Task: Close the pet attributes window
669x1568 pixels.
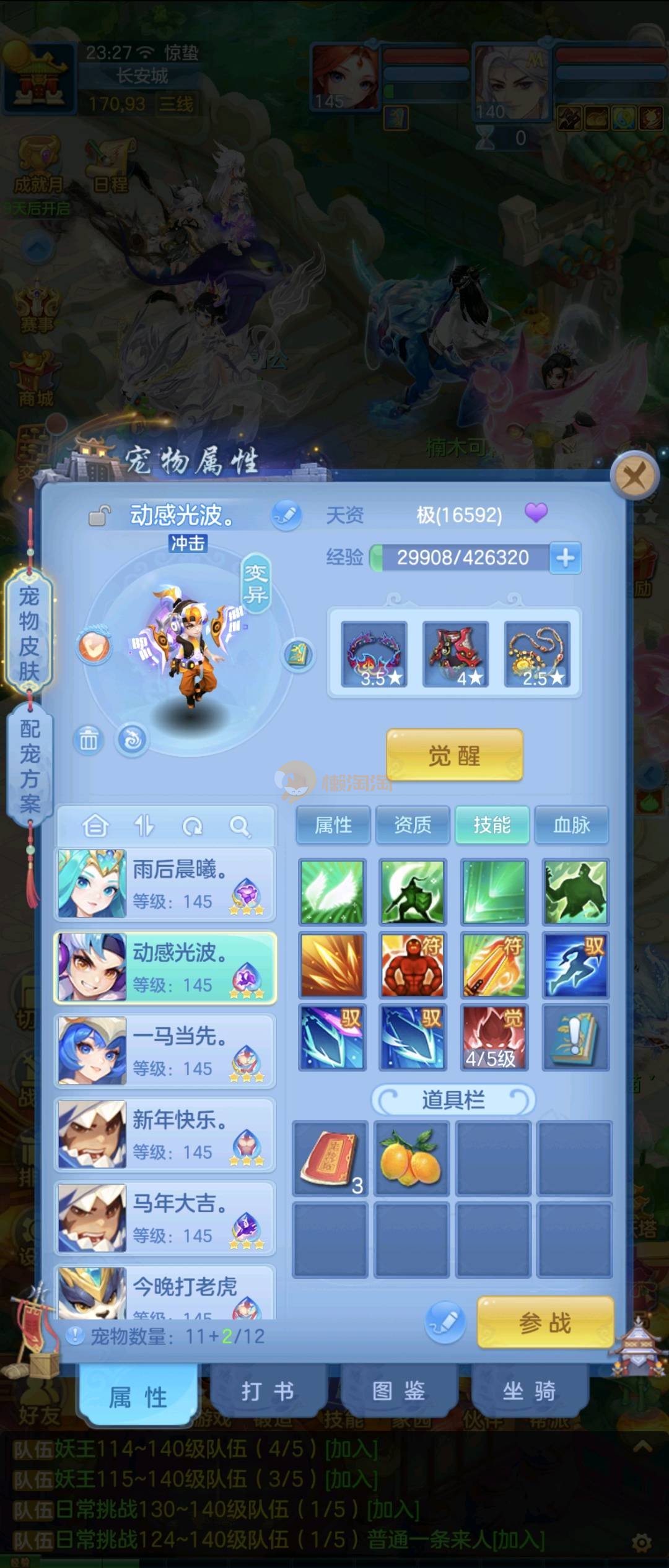Action: [633, 477]
